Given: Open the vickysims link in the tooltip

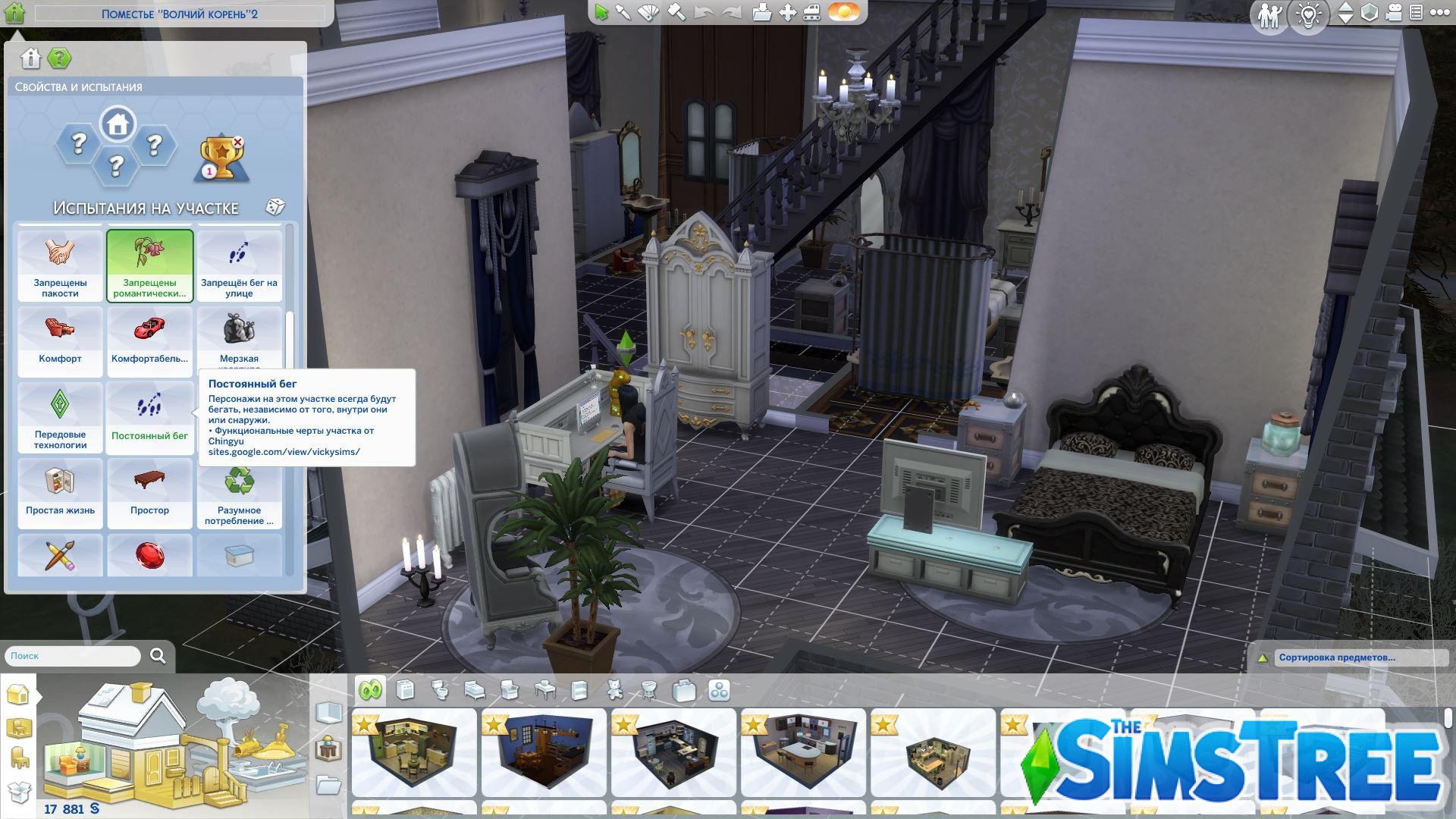Looking at the screenshot, I should 283,451.
